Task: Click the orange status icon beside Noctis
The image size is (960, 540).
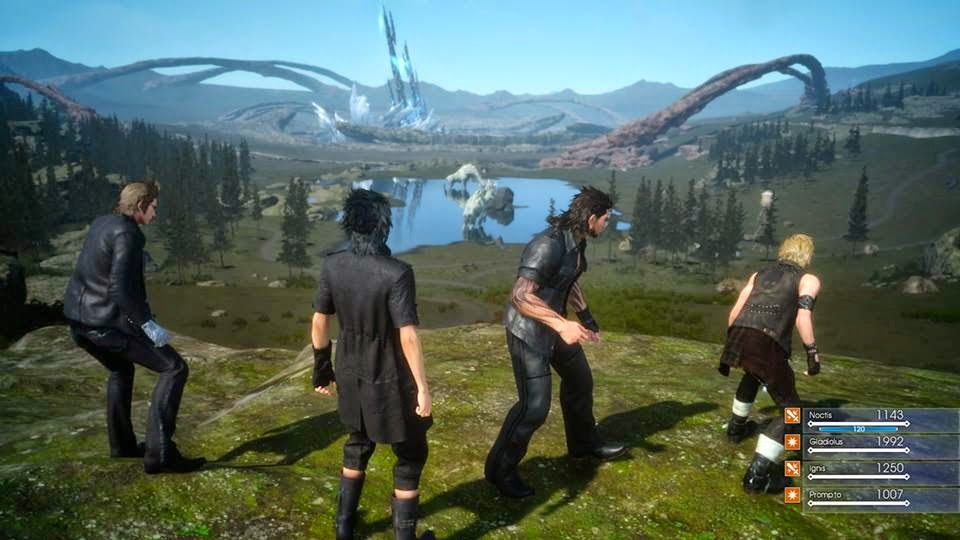Action: 792,416
